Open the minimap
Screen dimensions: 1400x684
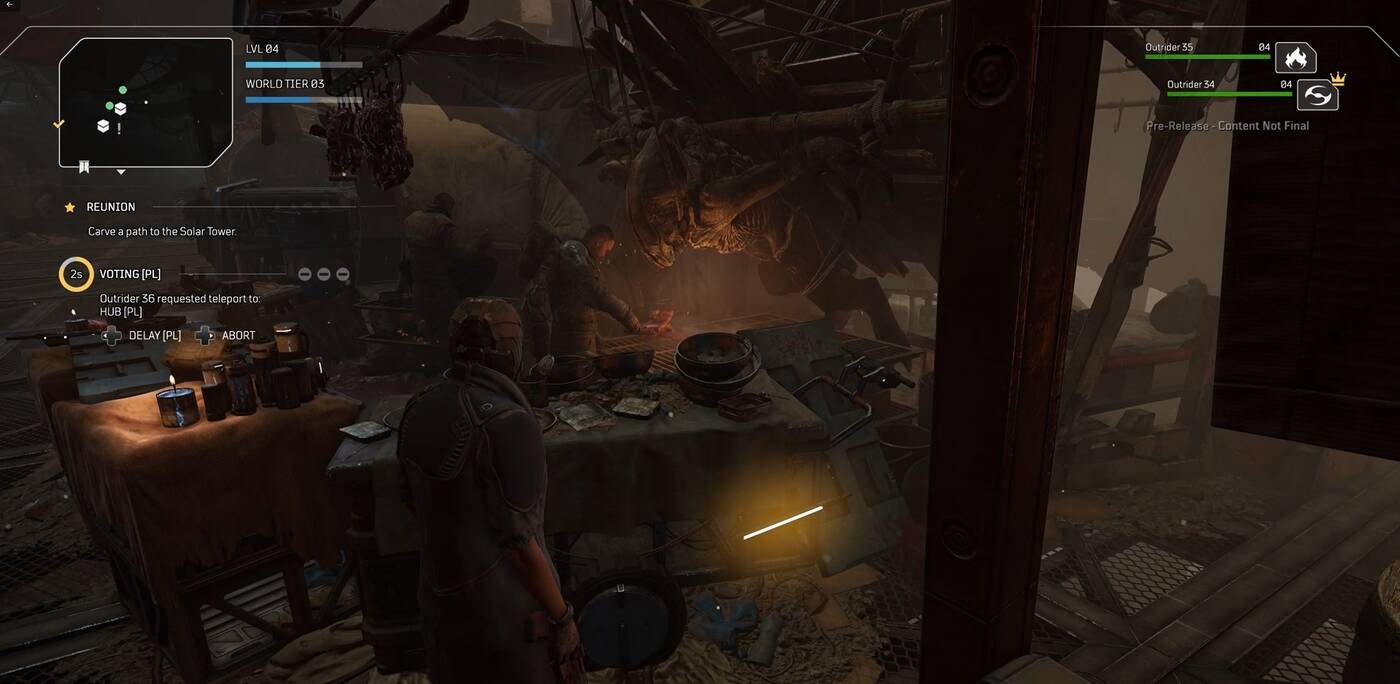tap(146, 102)
